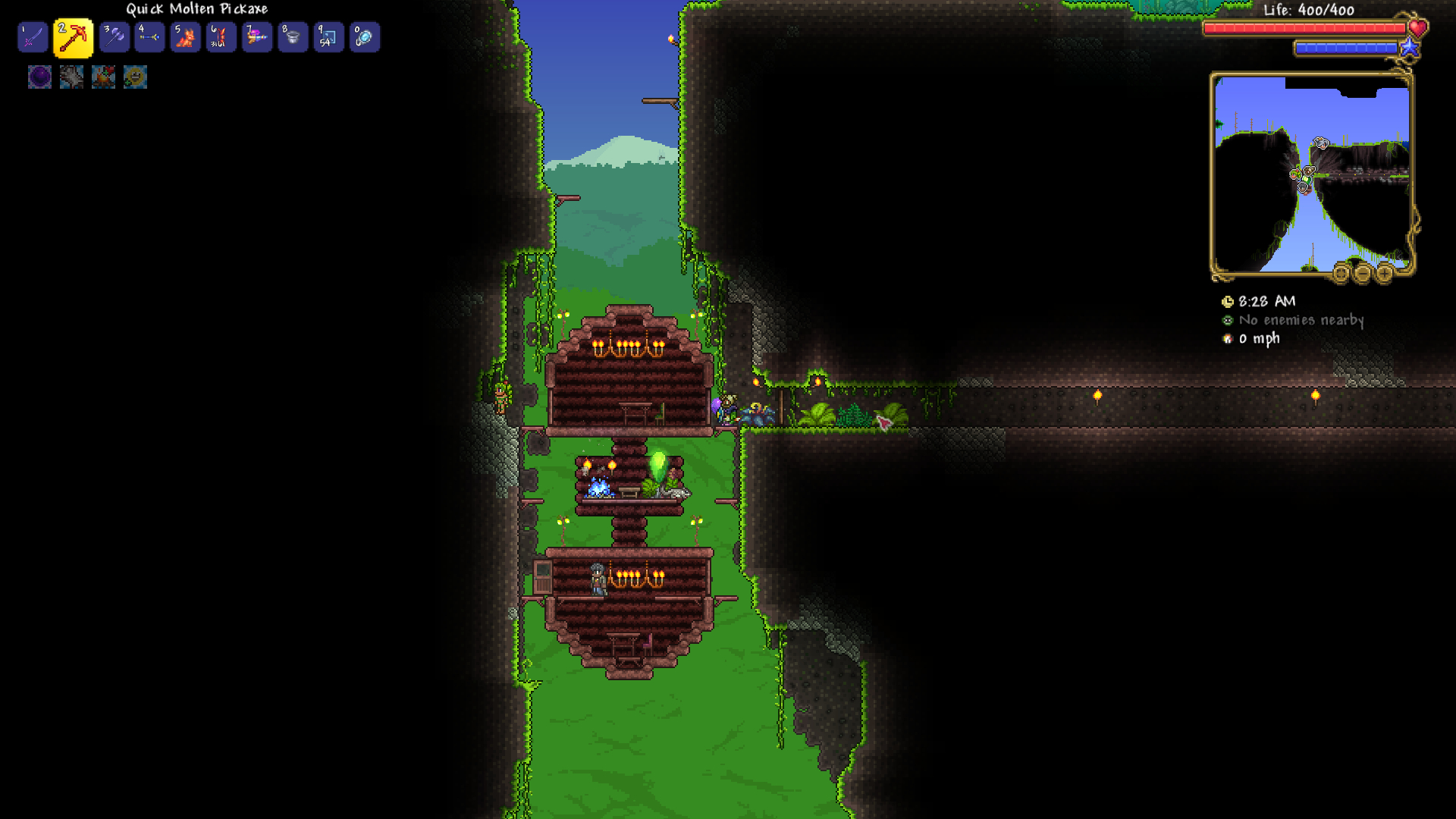
Task: Equip the purple and gold gun in slot 7
Action: 257,37
